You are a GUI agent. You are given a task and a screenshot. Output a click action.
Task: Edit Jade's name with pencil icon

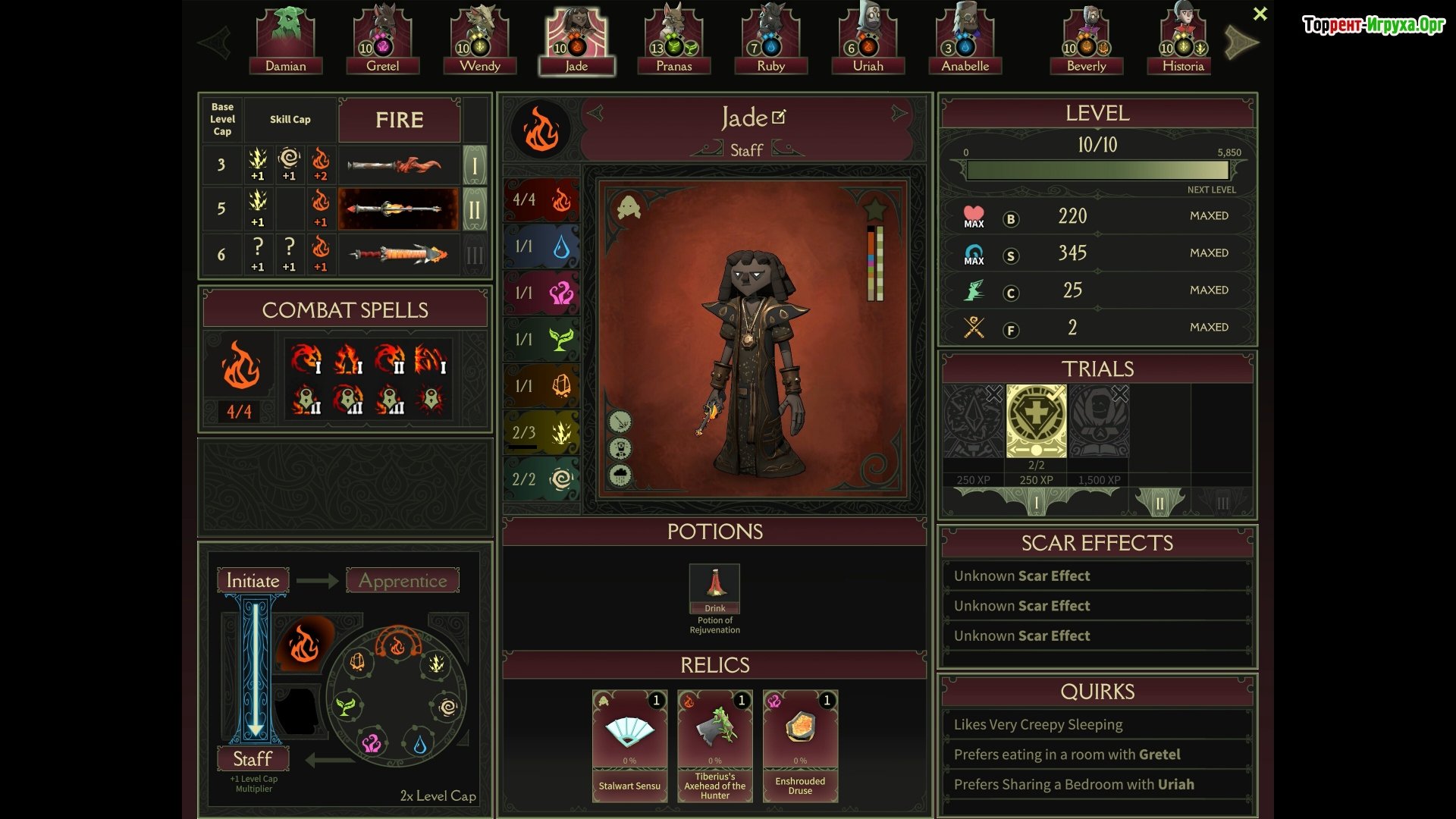779,118
